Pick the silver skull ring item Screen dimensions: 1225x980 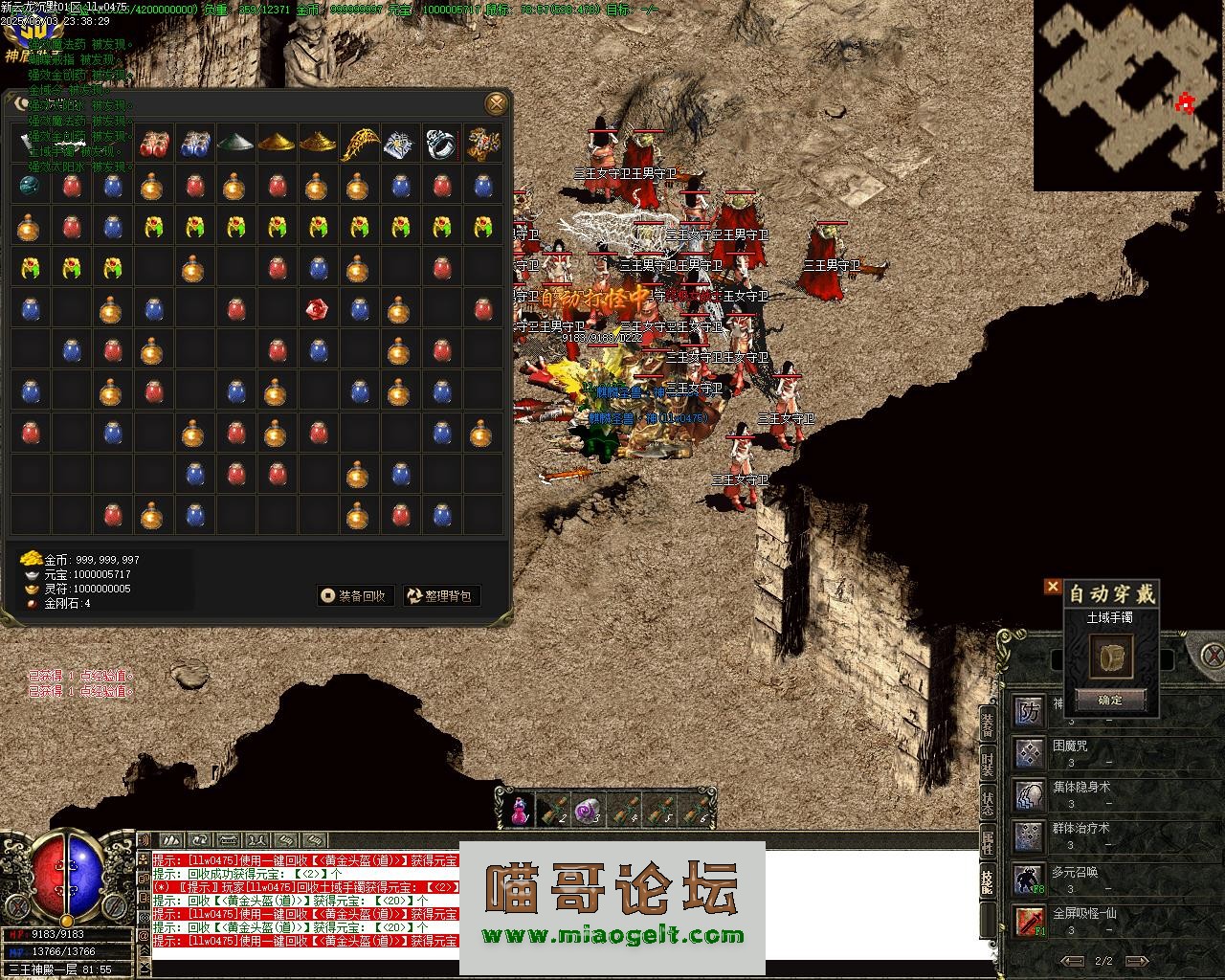point(441,144)
